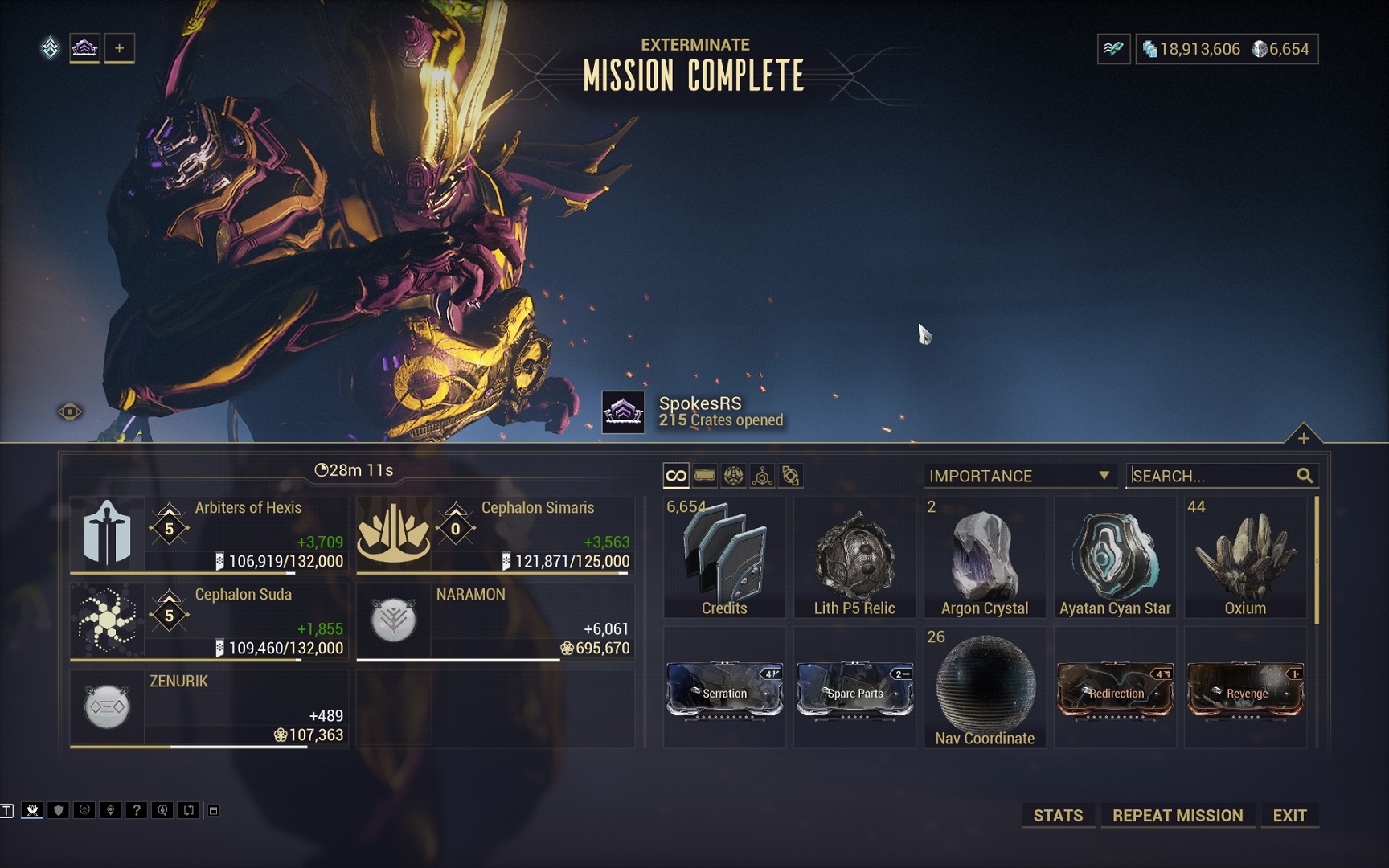Image resolution: width=1389 pixels, height=868 pixels.
Task: Inspect the Serration mod card
Action: [x=724, y=689]
